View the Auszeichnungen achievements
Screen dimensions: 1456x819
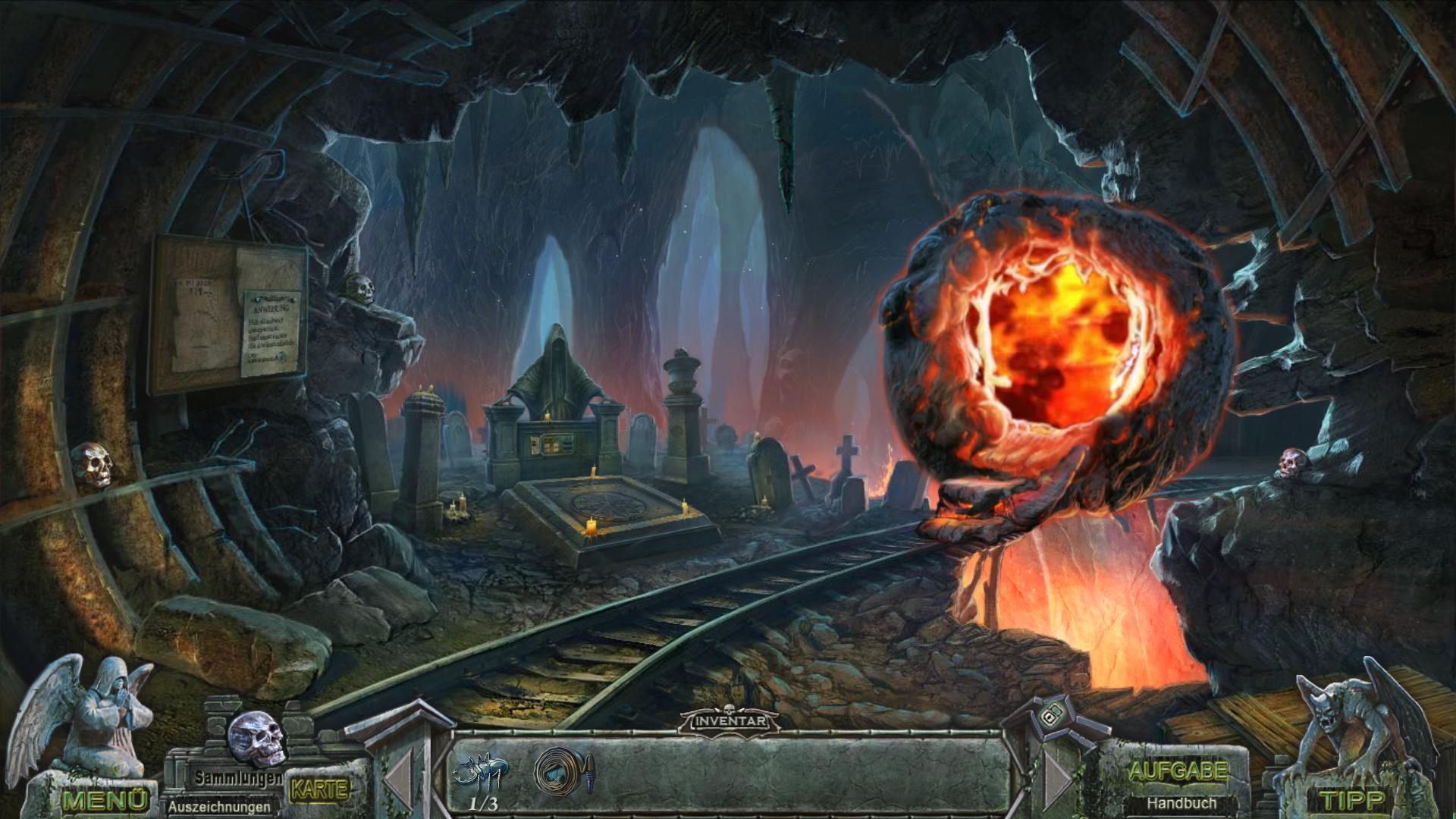click(x=219, y=807)
